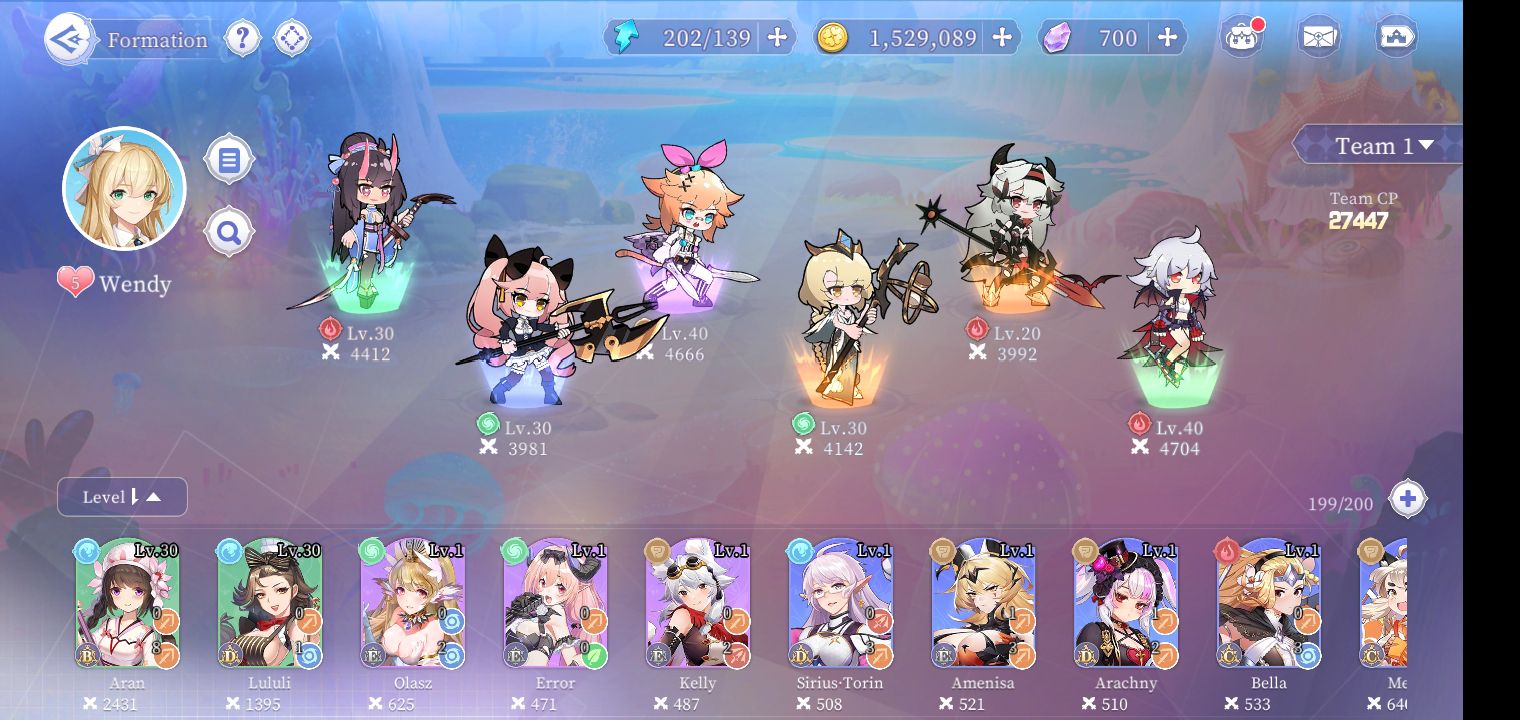Image resolution: width=1520 pixels, height=720 pixels.
Task: Go back from the Formation screen
Action: click(x=70, y=39)
